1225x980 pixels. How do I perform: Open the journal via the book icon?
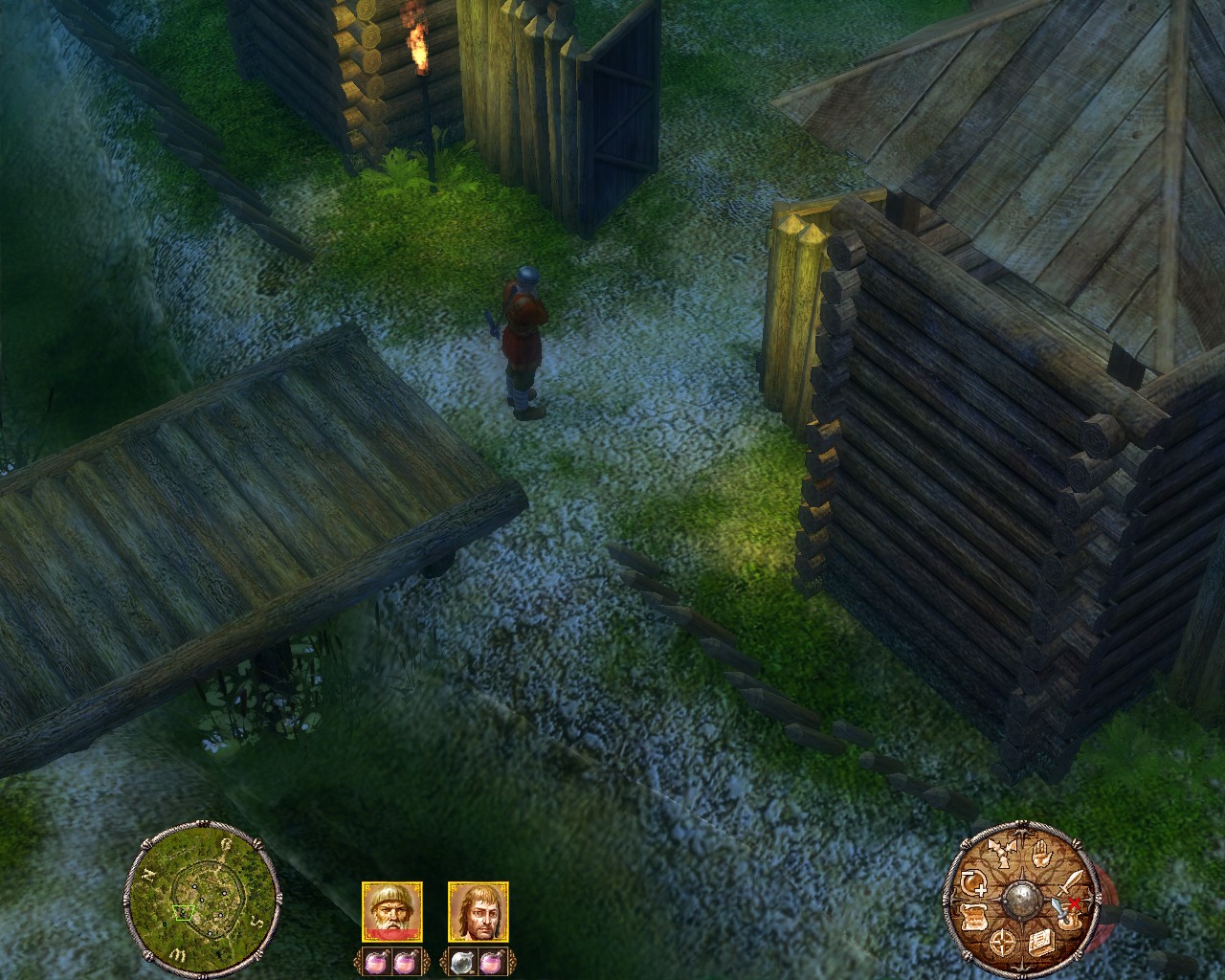click(1041, 942)
